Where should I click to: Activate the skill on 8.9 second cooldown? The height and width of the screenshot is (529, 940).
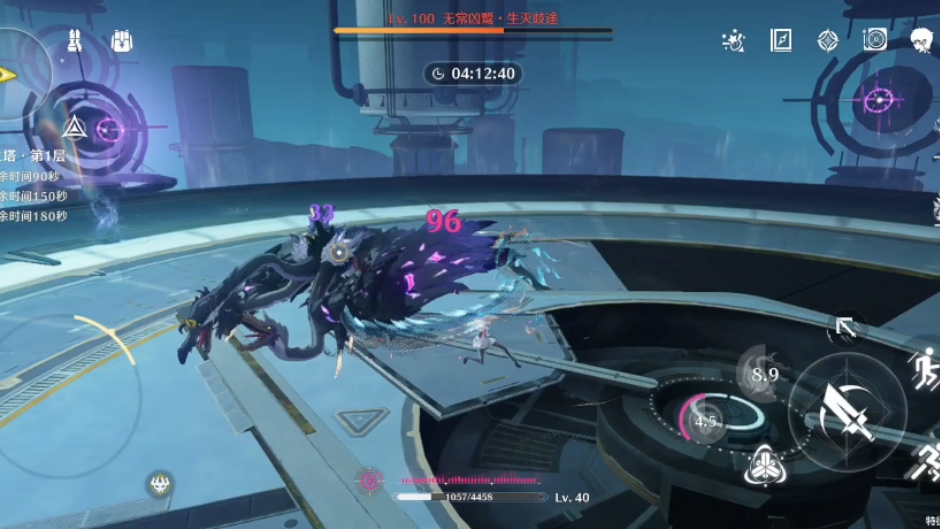point(764,374)
